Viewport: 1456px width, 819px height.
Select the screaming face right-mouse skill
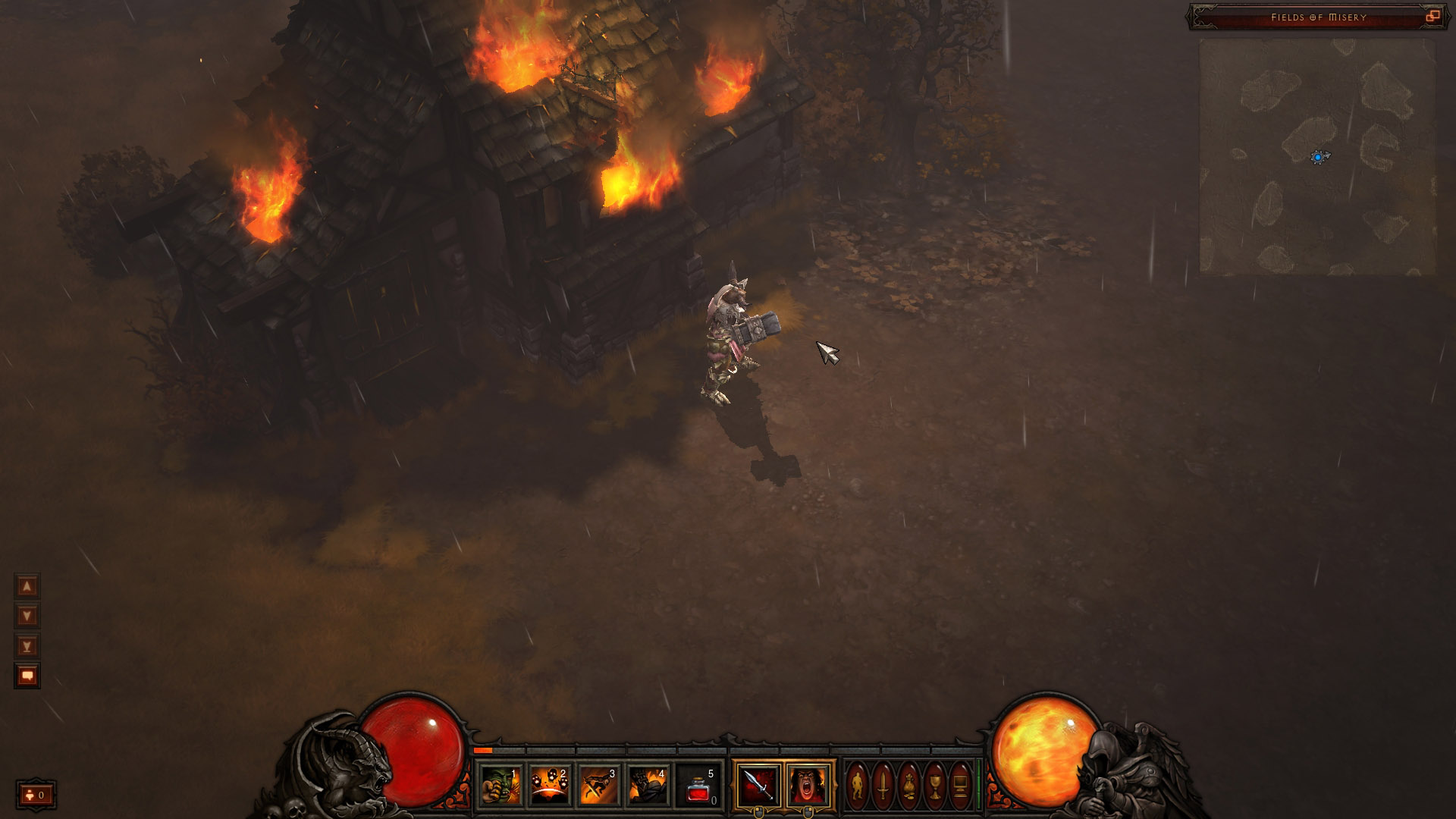point(808,785)
